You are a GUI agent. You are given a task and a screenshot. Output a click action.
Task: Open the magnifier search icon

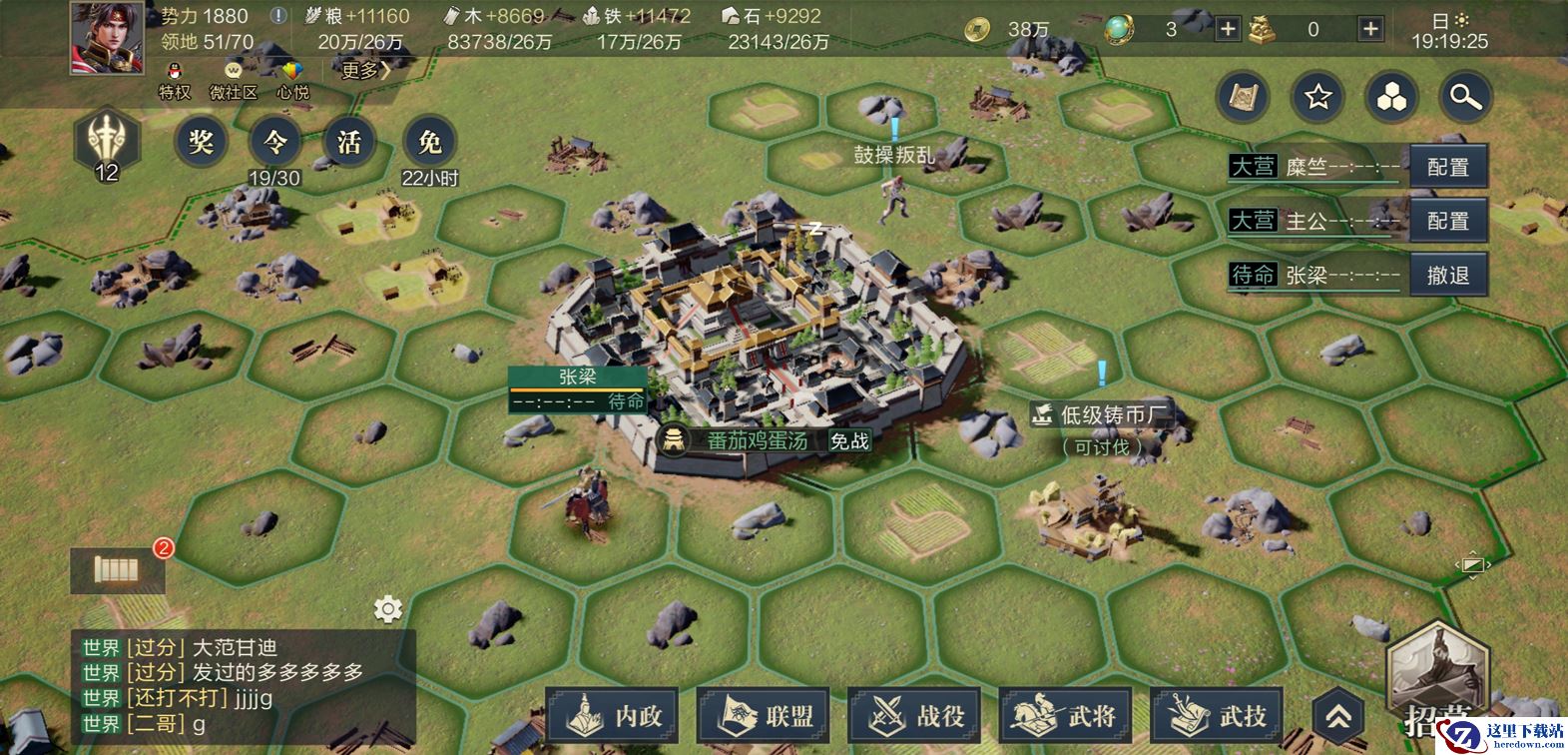(x=1465, y=97)
